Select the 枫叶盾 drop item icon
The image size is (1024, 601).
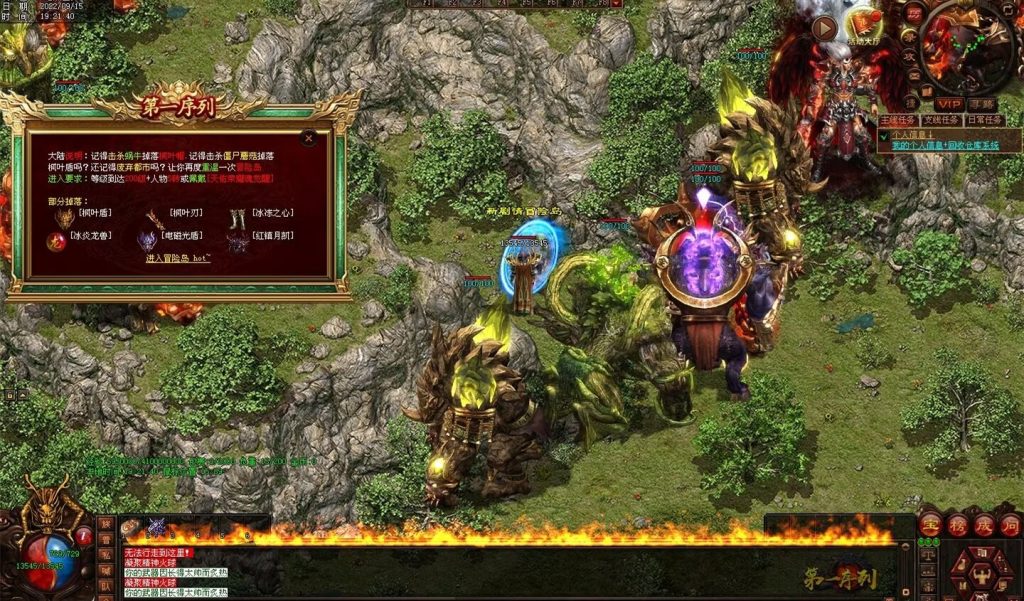pyautogui.click(x=65, y=217)
